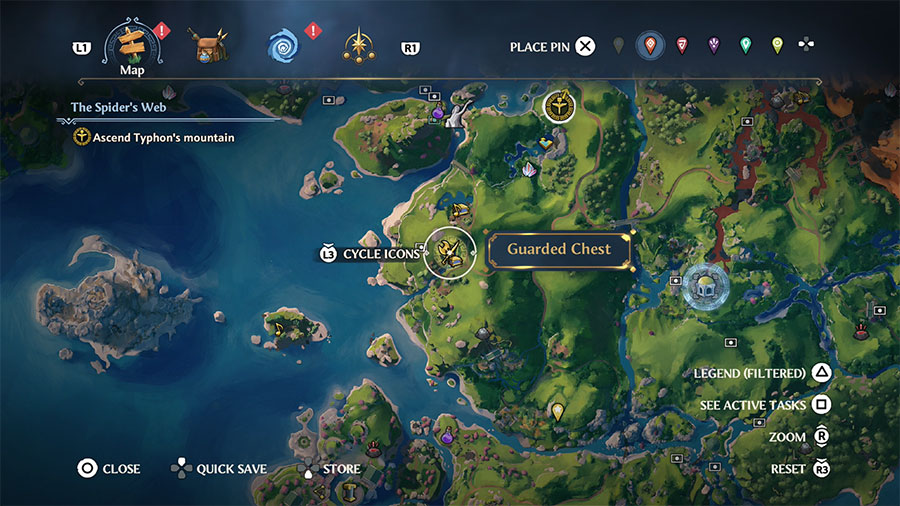The image size is (900, 506).
Task: Switch to the golden star tab
Action: (357, 46)
